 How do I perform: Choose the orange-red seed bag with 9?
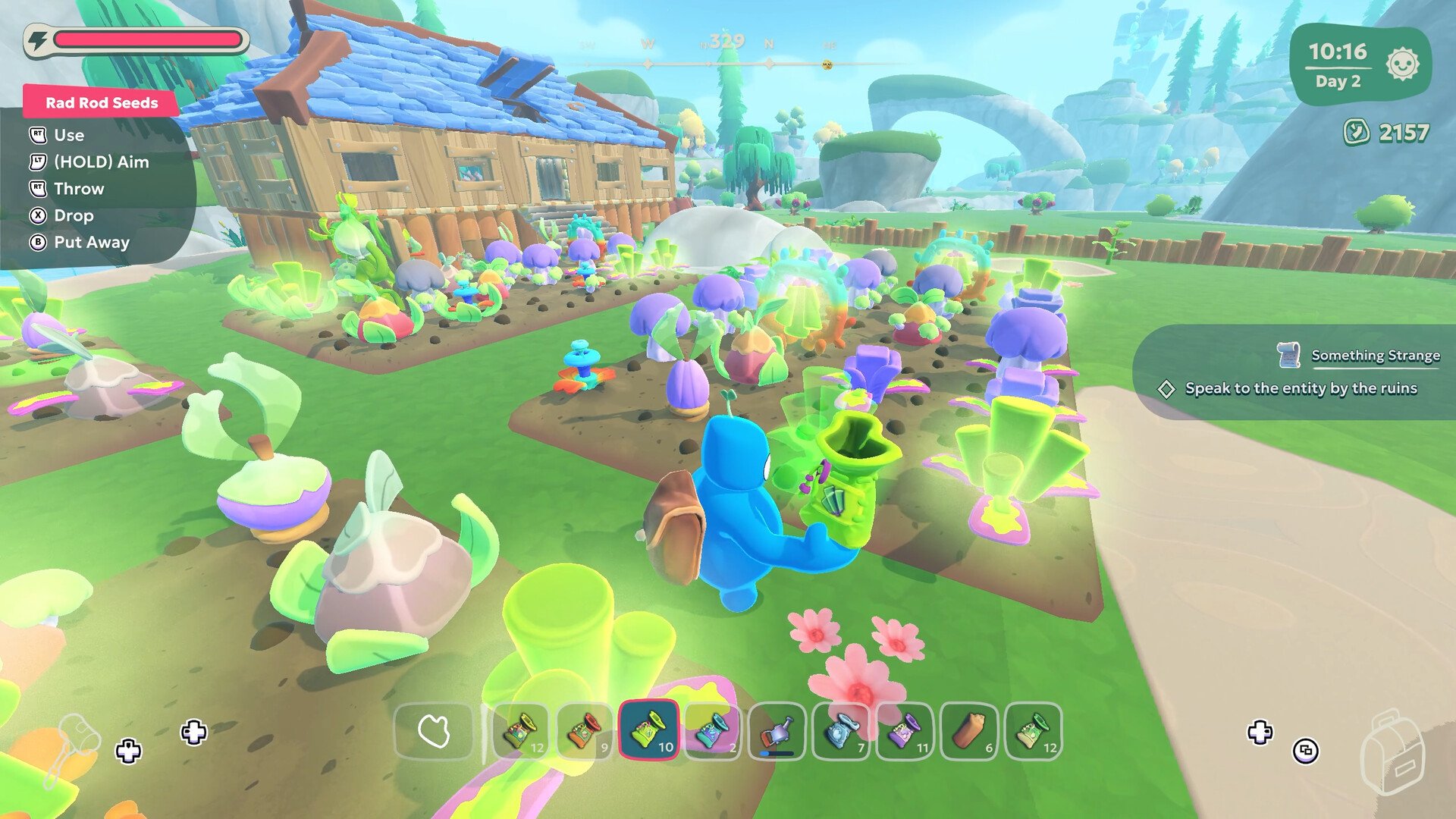(585, 732)
